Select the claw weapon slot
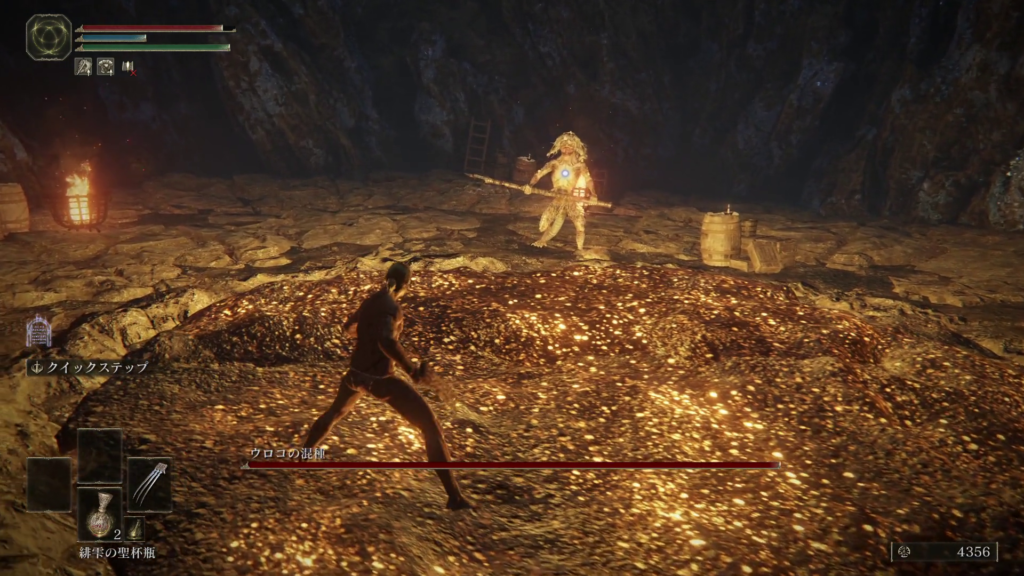 pos(149,484)
